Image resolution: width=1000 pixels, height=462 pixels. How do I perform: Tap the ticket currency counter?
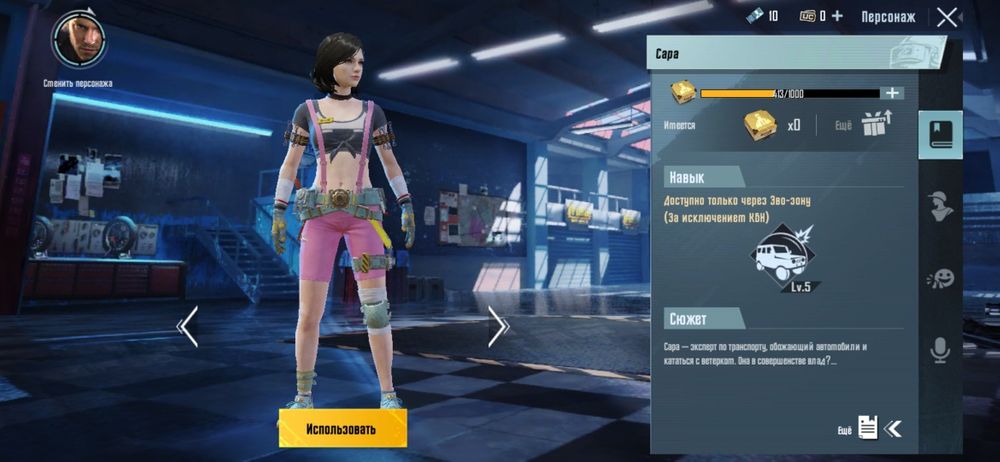pyautogui.click(x=762, y=16)
